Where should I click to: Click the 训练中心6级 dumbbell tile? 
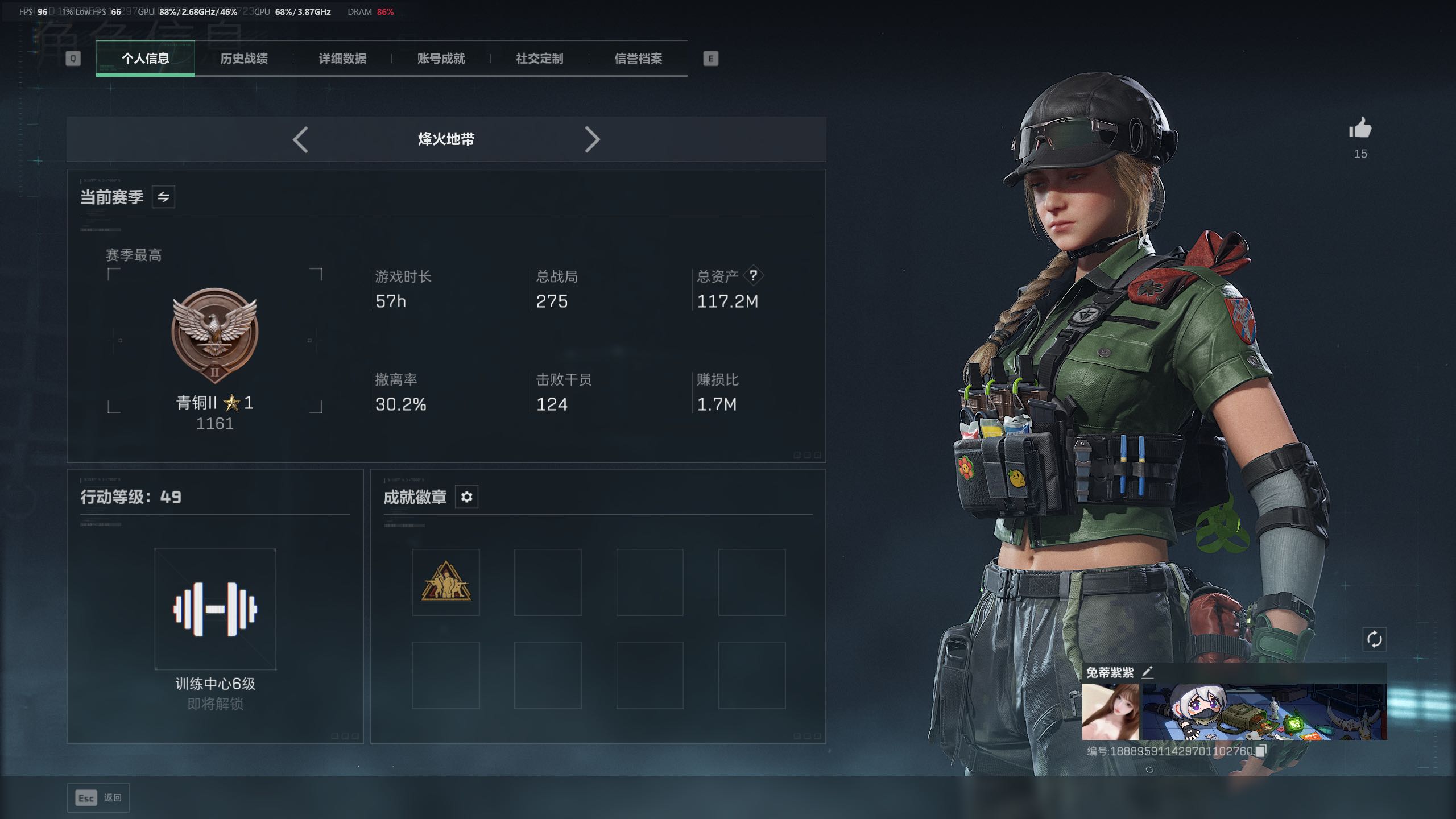[x=215, y=609]
